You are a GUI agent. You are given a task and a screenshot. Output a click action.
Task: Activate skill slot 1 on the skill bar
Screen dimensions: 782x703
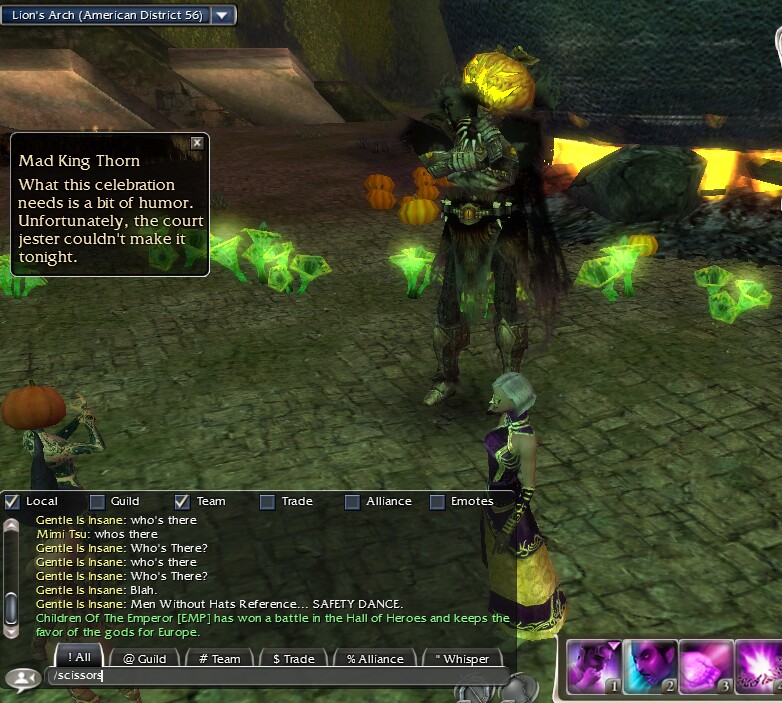(592, 666)
